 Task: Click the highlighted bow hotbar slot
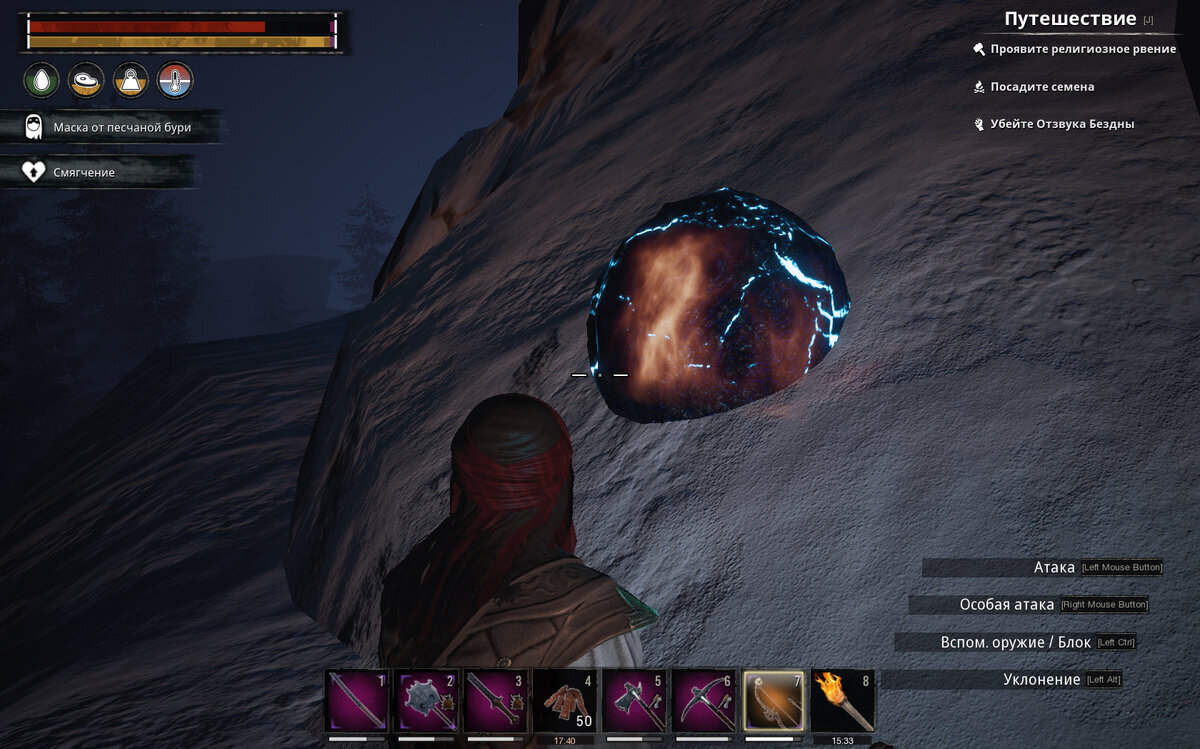point(775,700)
